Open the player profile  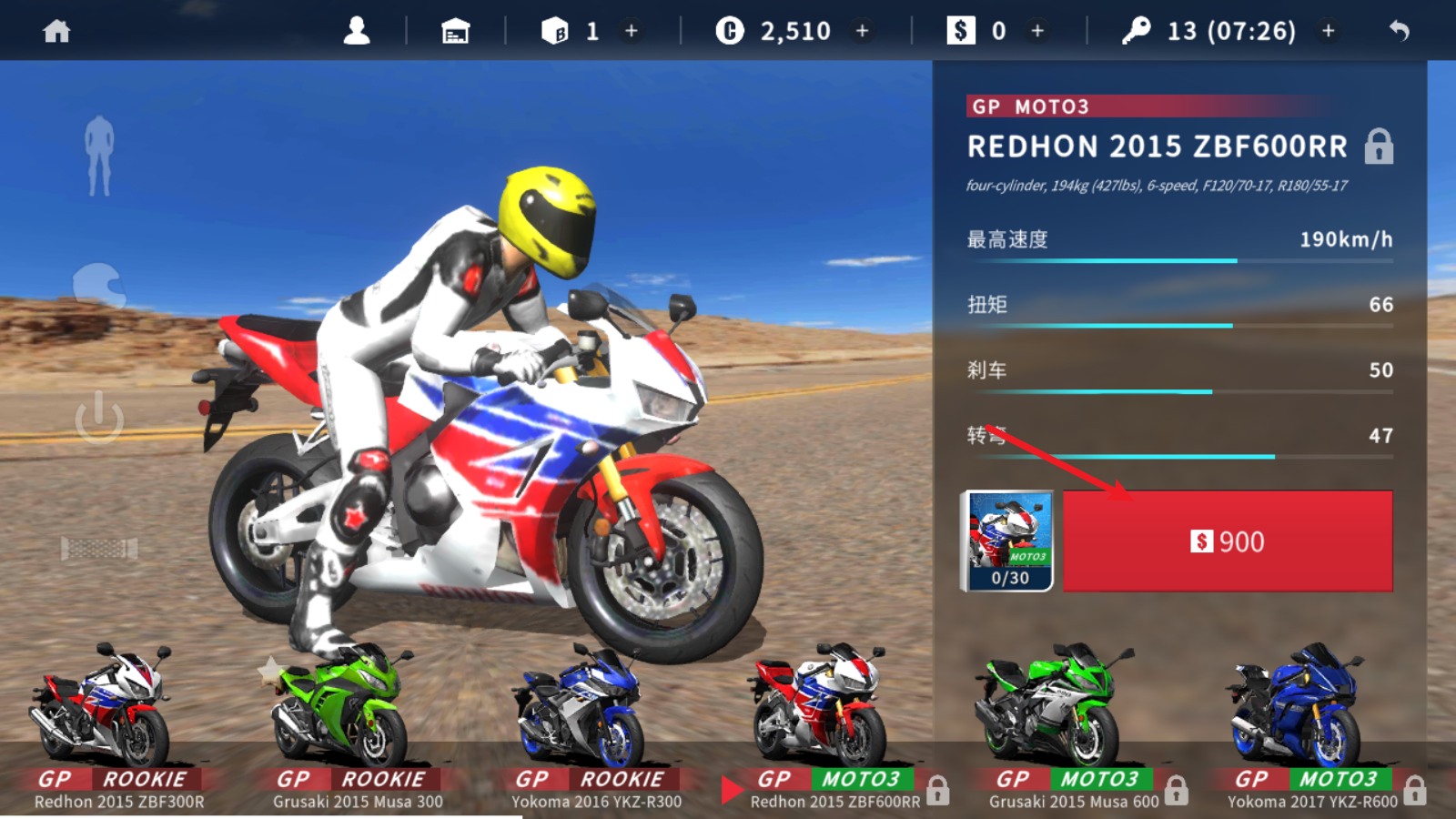coord(357,32)
